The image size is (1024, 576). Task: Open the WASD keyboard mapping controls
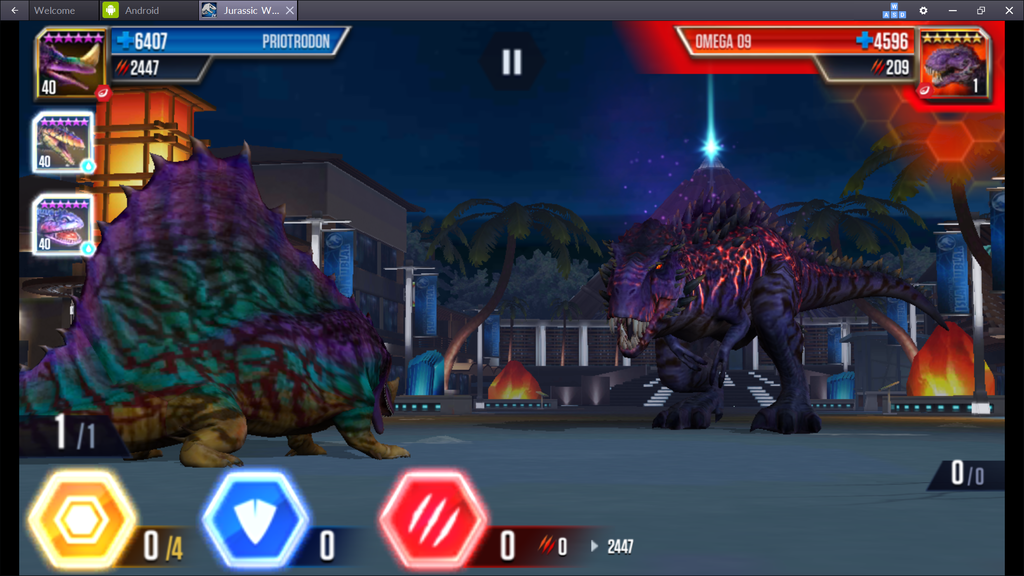click(894, 10)
